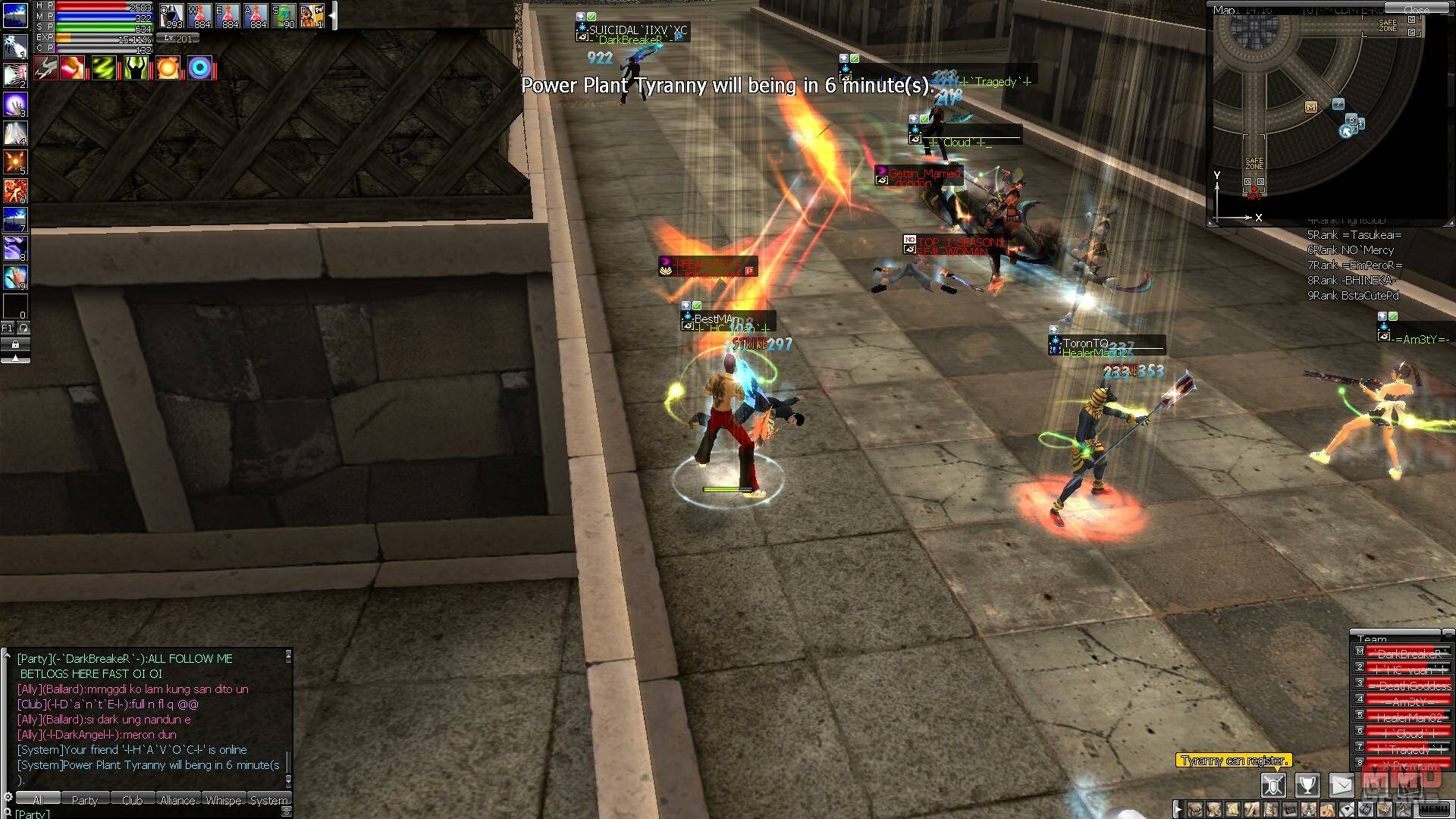1456x819 pixels.
Task: Toggle the skill bar lock icon
Action: 15,344
